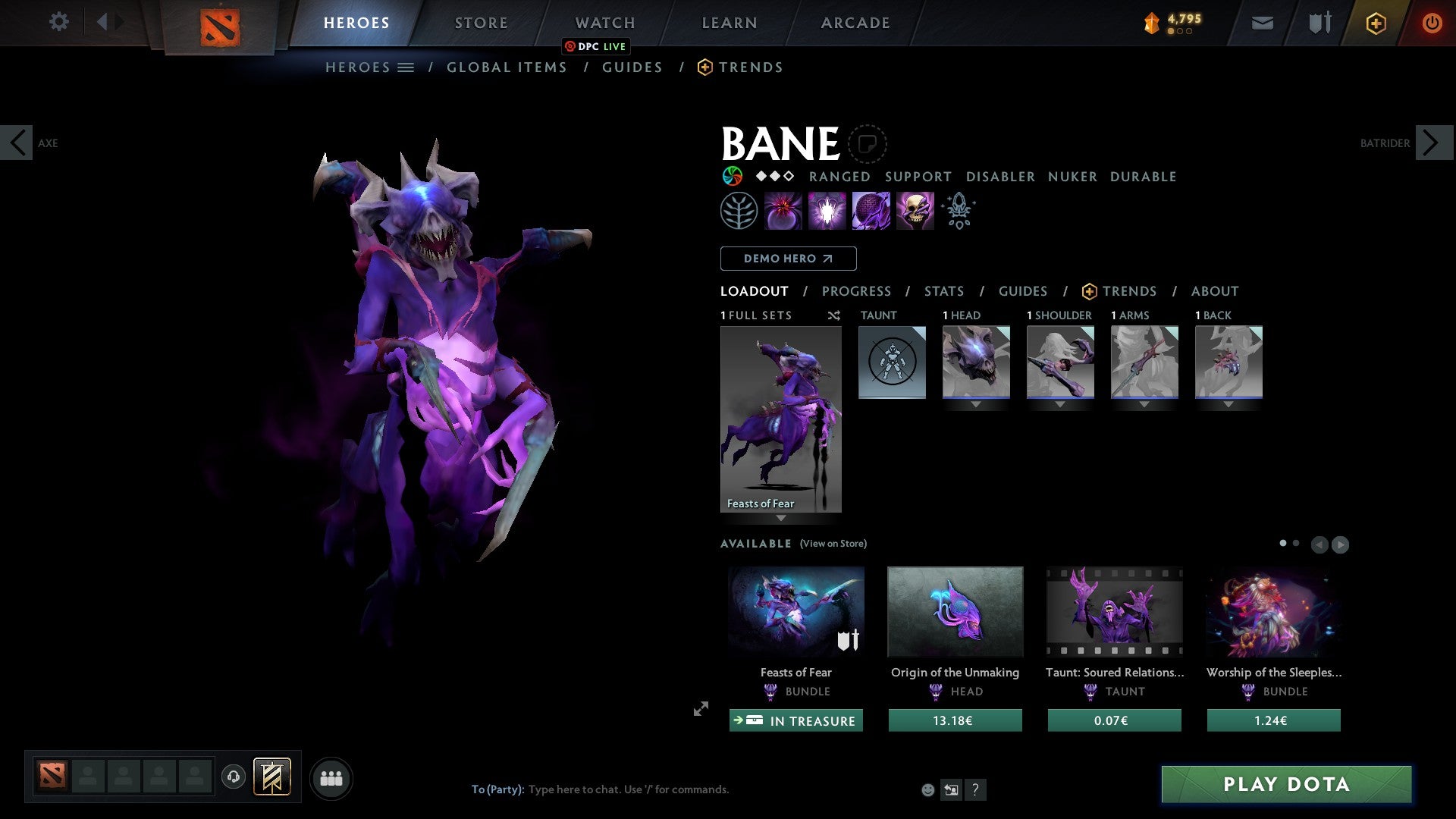Select the armory shield and sword icon
Viewport: 1456px width, 819px height.
tap(1319, 23)
